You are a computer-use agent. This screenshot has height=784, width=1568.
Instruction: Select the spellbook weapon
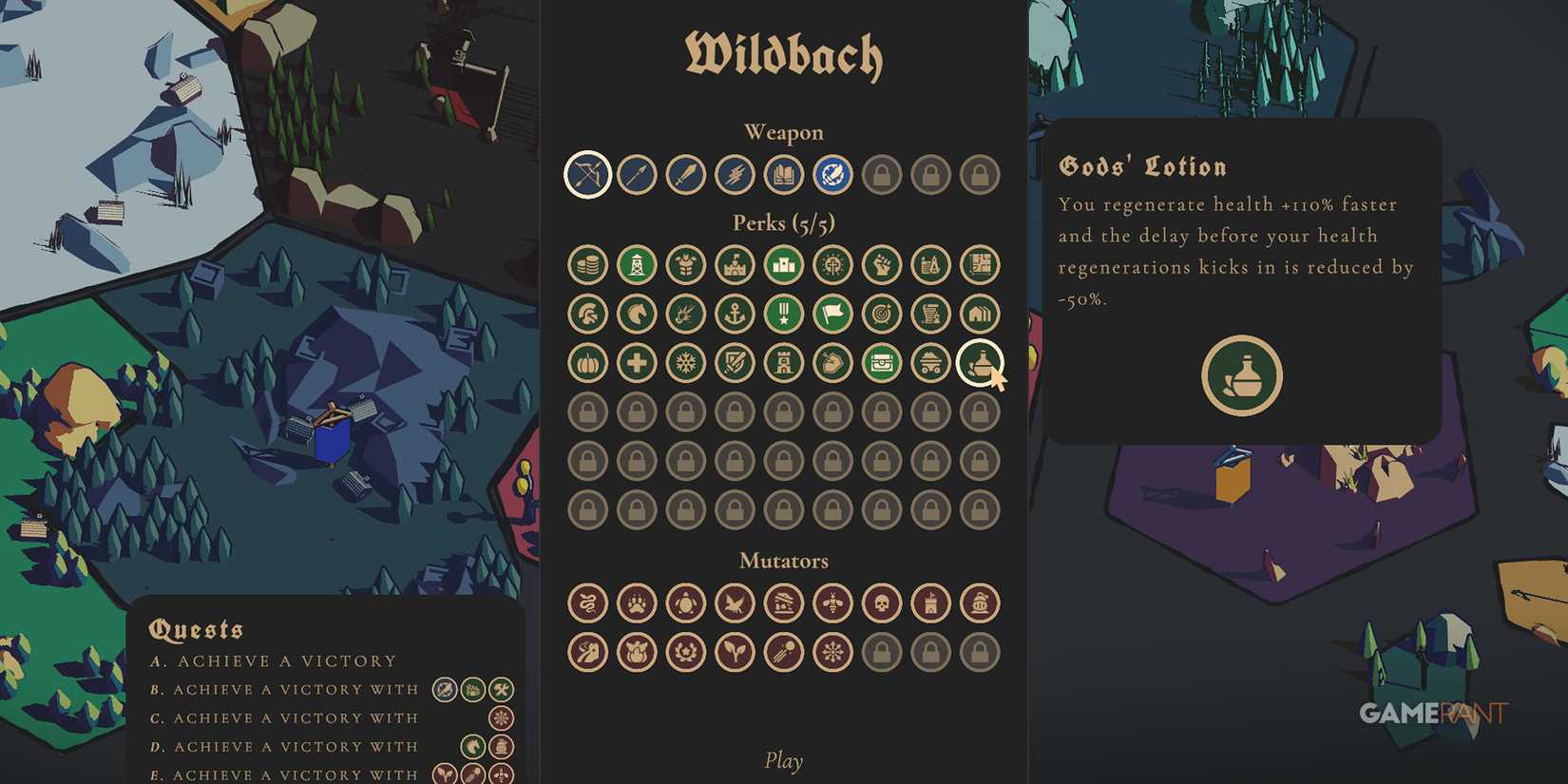tap(784, 174)
